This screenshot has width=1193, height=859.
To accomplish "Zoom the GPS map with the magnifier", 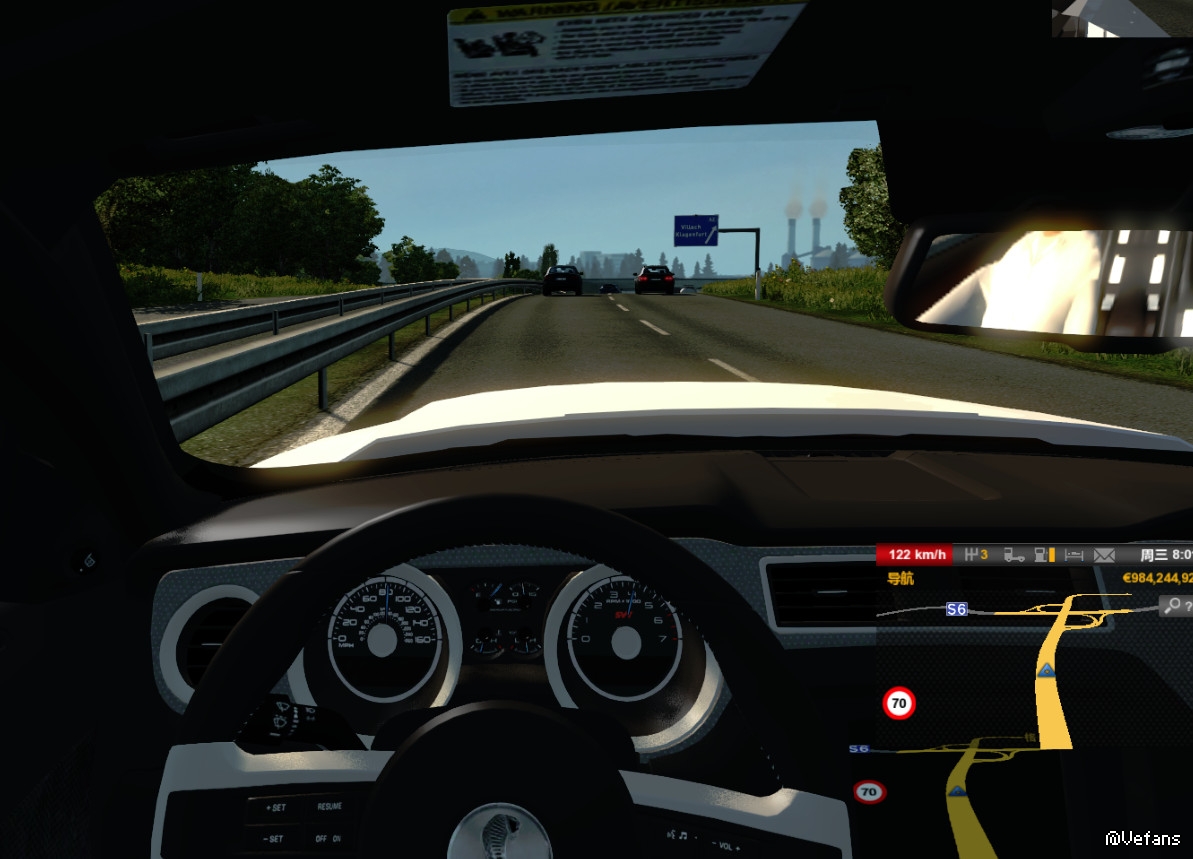I will pyautogui.click(x=1172, y=606).
